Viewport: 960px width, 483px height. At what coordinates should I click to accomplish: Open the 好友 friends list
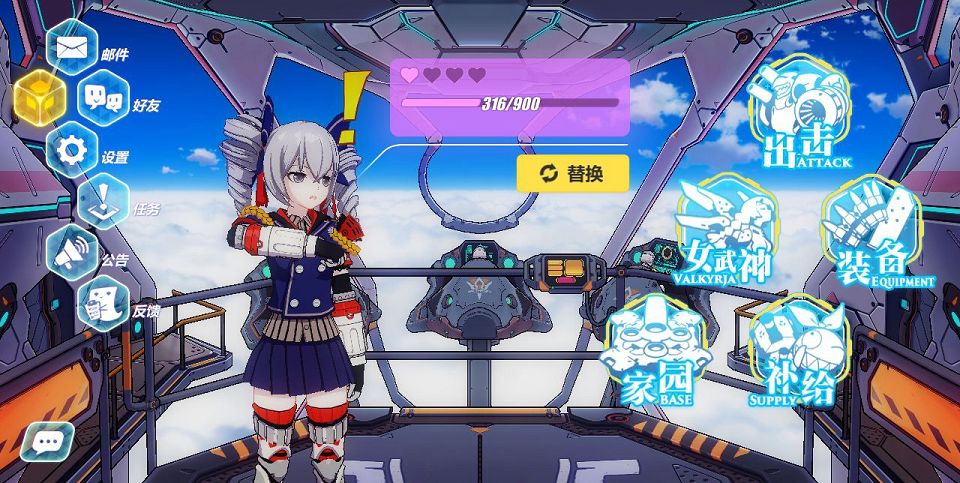click(103, 98)
